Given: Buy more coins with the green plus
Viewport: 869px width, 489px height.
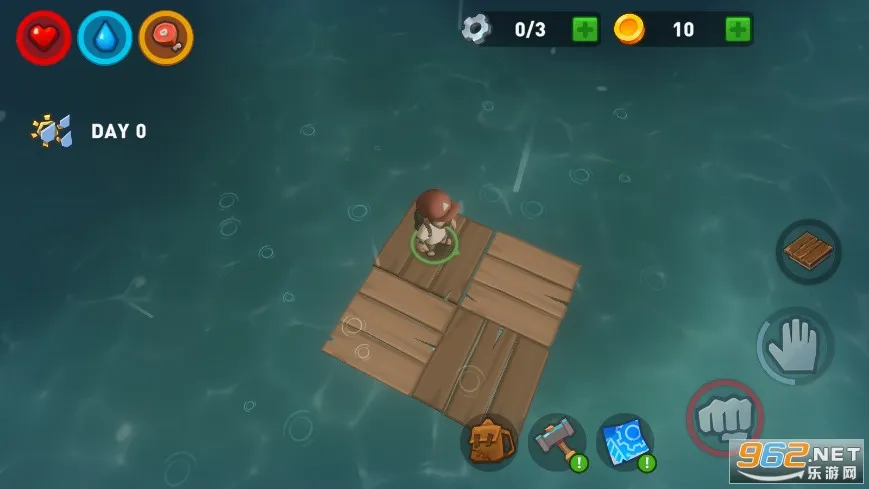Looking at the screenshot, I should (x=738, y=29).
